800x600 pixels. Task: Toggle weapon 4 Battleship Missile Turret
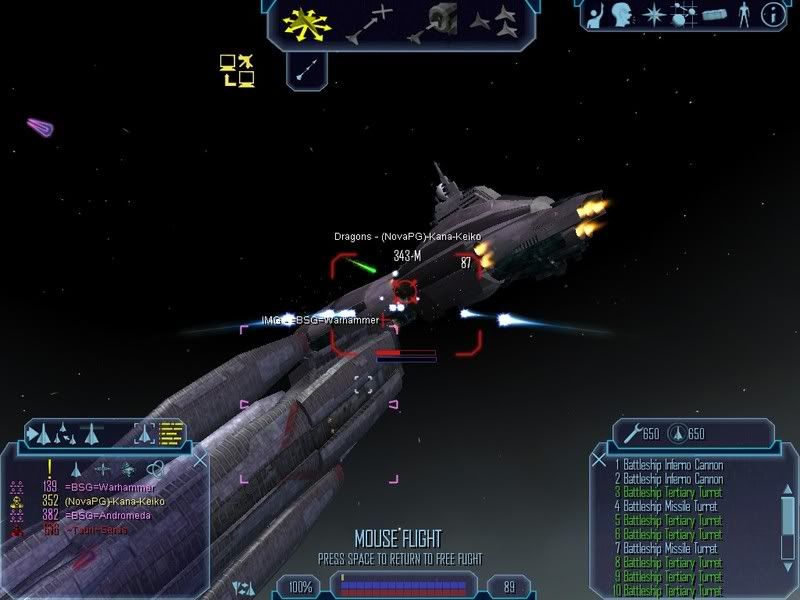pyautogui.click(x=669, y=507)
